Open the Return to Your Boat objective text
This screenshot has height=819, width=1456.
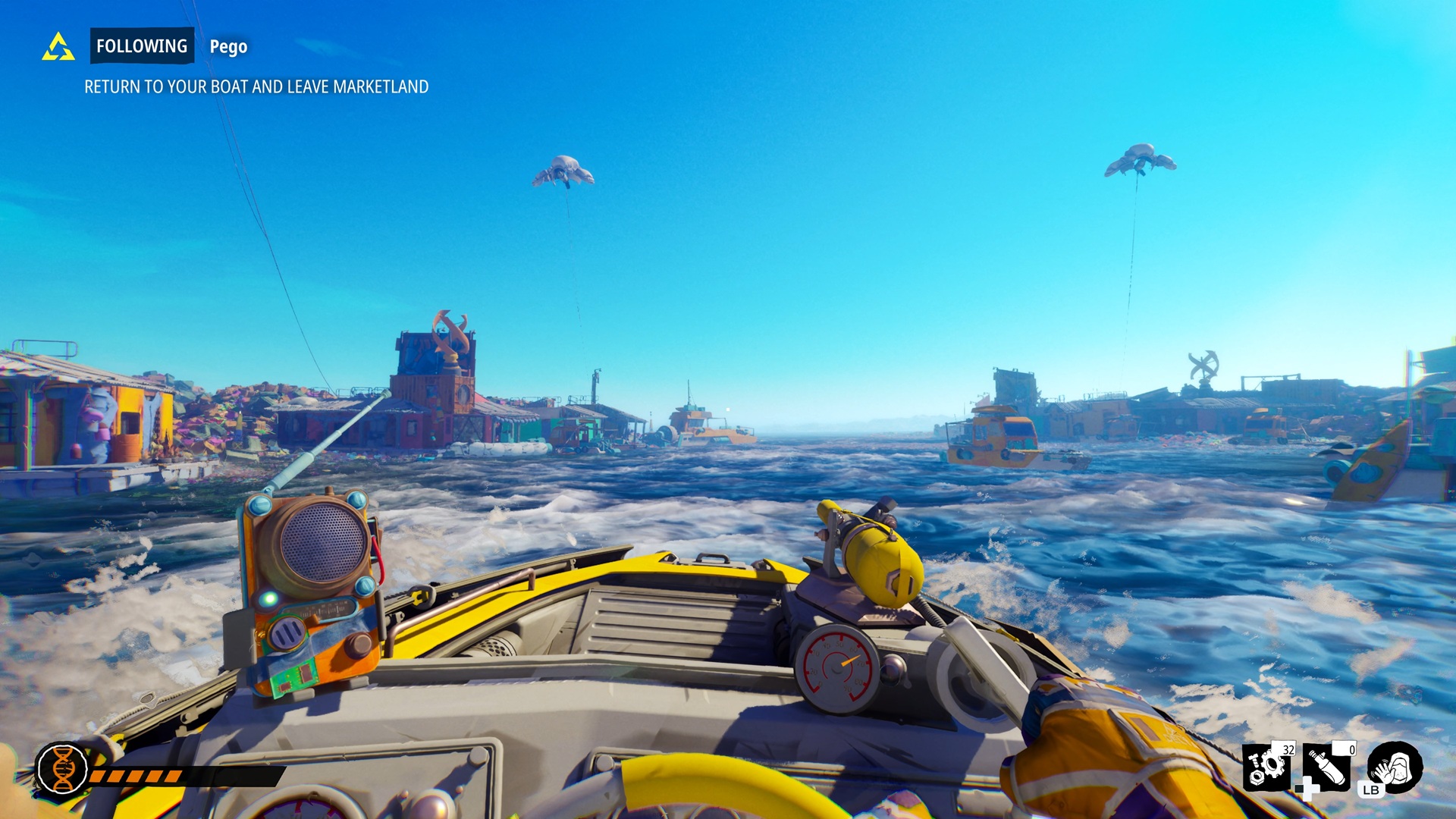click(x=256, y=87)
